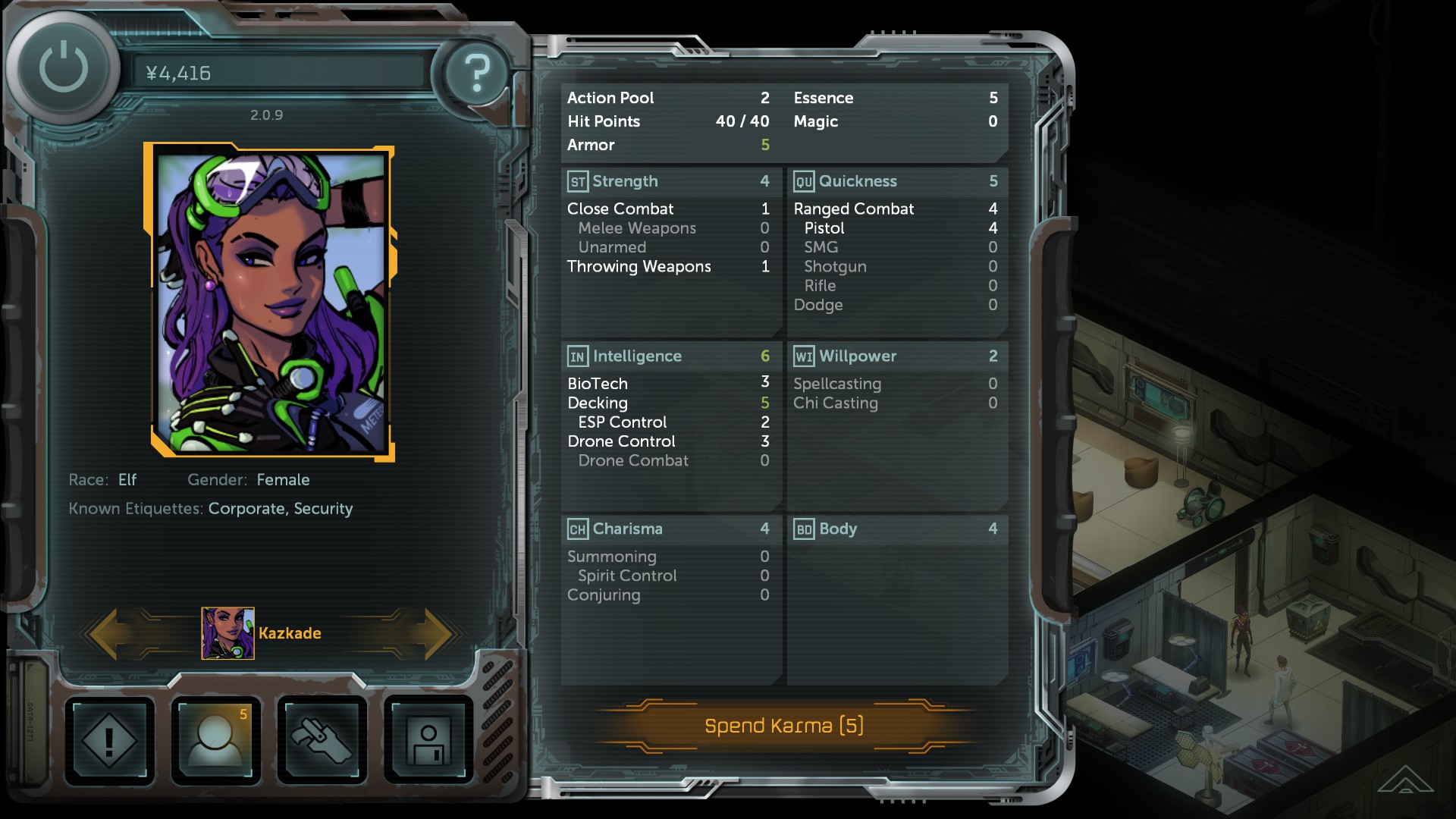Image resolution: width=1456 pixels, height=819 pixels.
Task: Select the character sheet silhouette tab
Action: 216,739
